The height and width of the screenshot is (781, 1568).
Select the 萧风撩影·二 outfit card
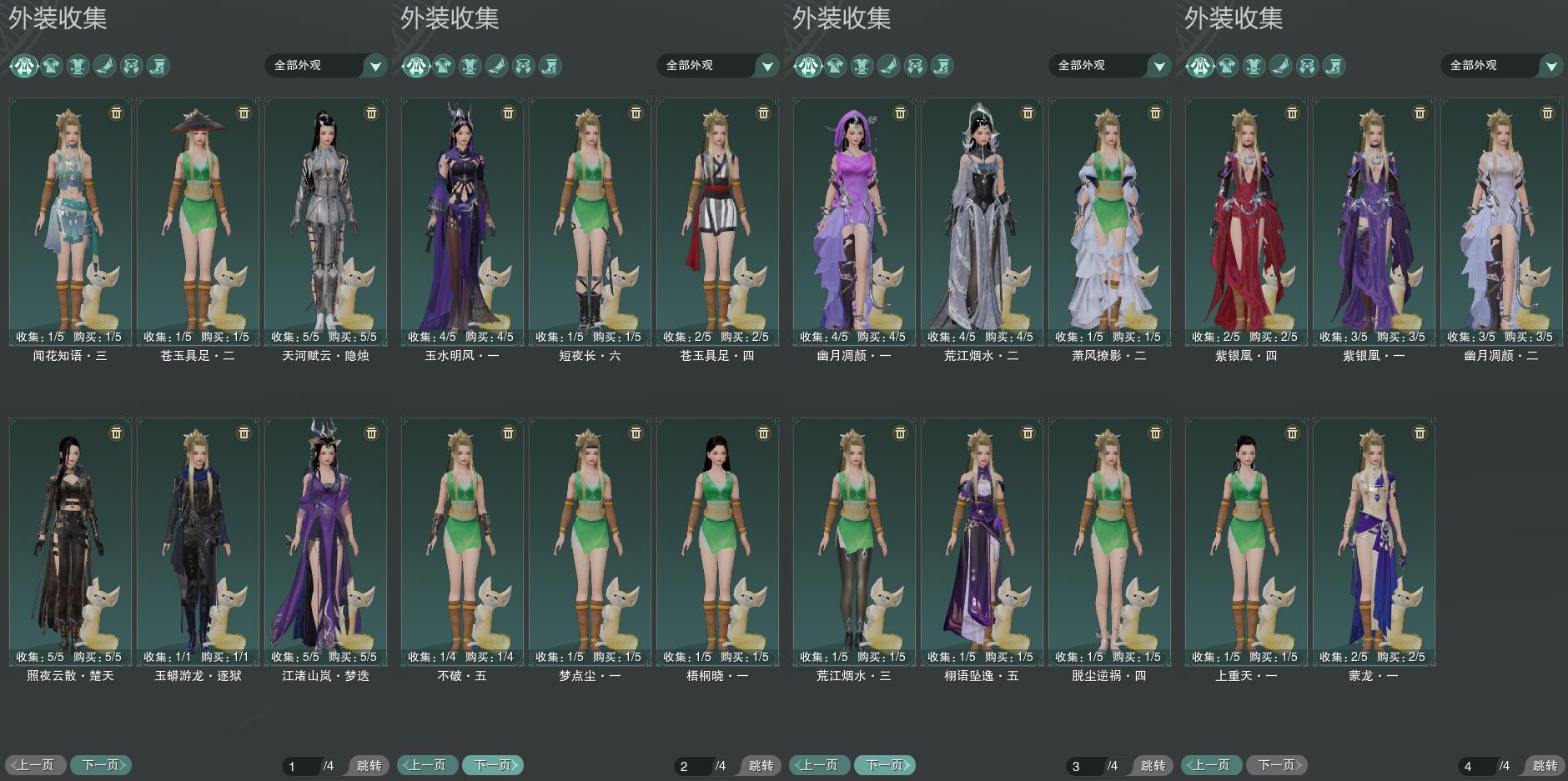[x=1109, y=221]
